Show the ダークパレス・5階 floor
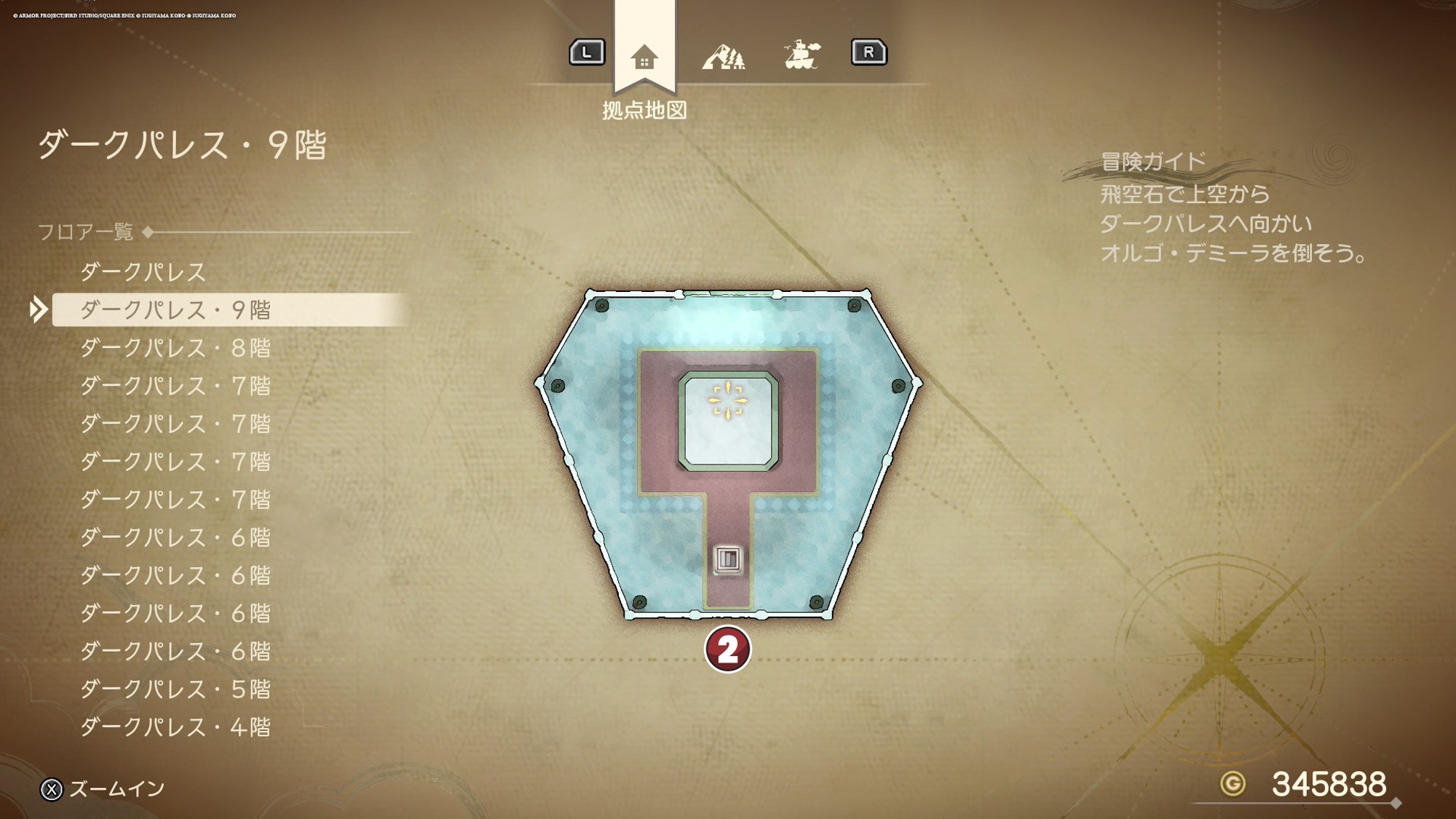The width and height of the screenshot is (1456, 819). (x=175, y=689)
